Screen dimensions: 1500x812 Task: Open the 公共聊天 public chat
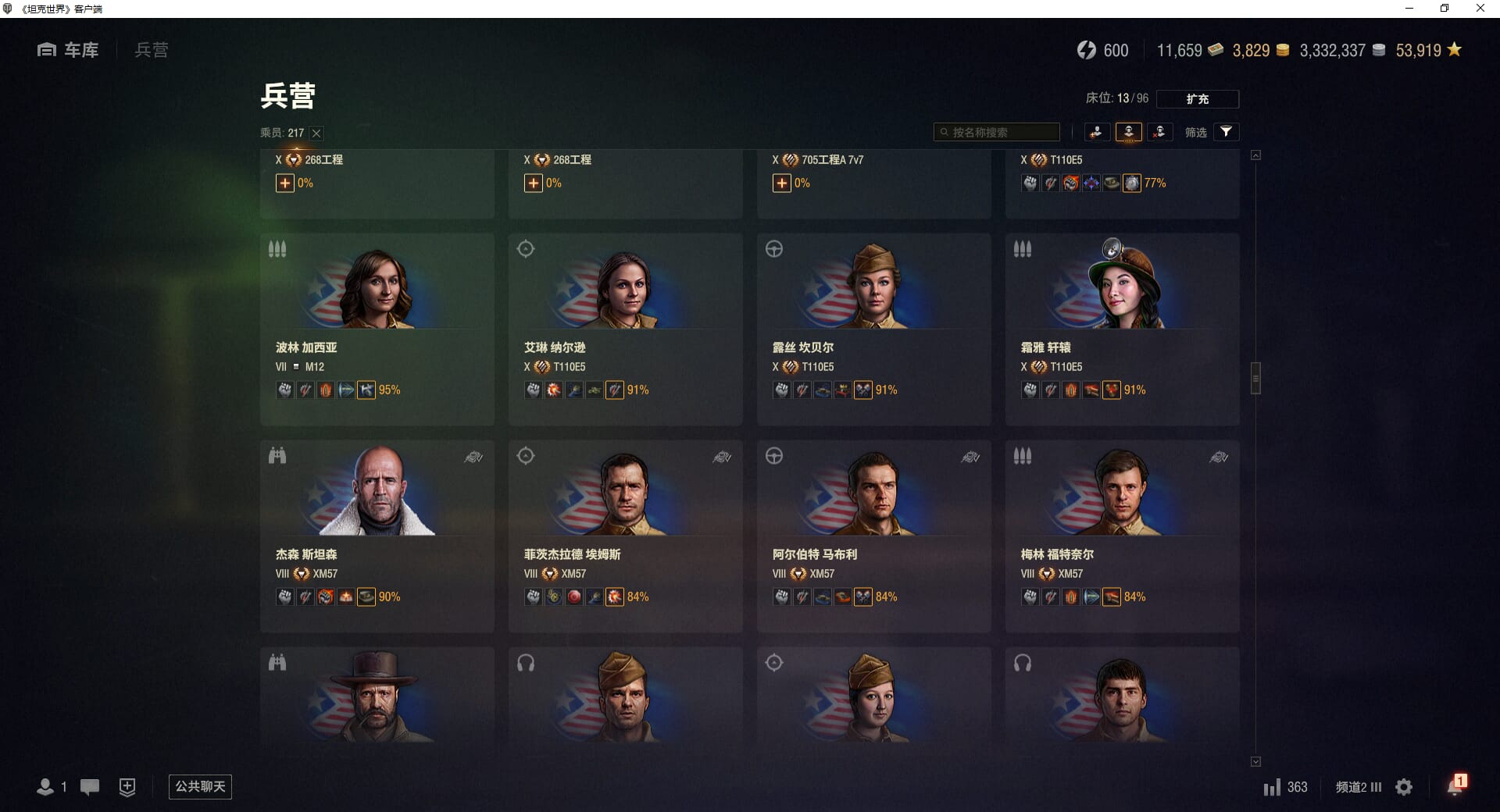[x=200, y=786]
